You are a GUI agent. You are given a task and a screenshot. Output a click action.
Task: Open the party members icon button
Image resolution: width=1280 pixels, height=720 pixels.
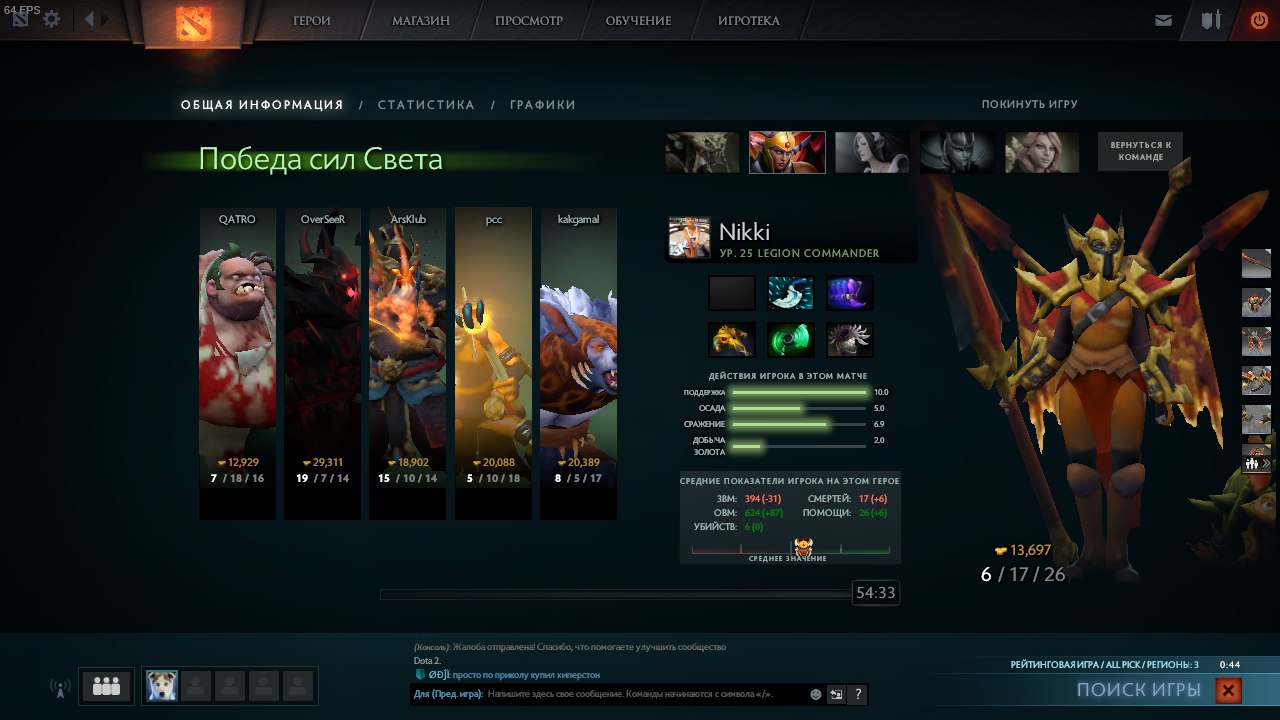[106, 686]
